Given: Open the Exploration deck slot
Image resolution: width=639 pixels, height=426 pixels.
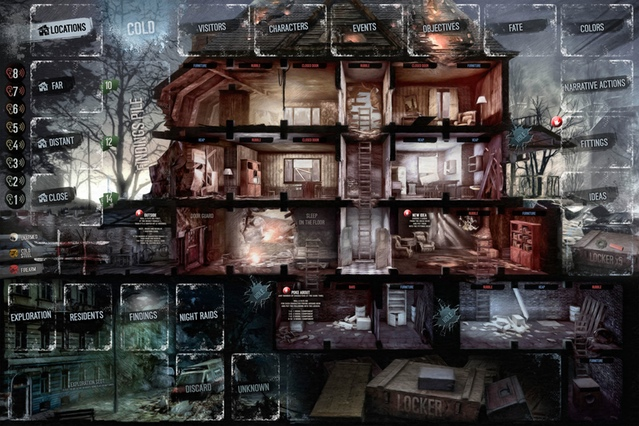Looking at the screenshot, I should coord(31,316).
